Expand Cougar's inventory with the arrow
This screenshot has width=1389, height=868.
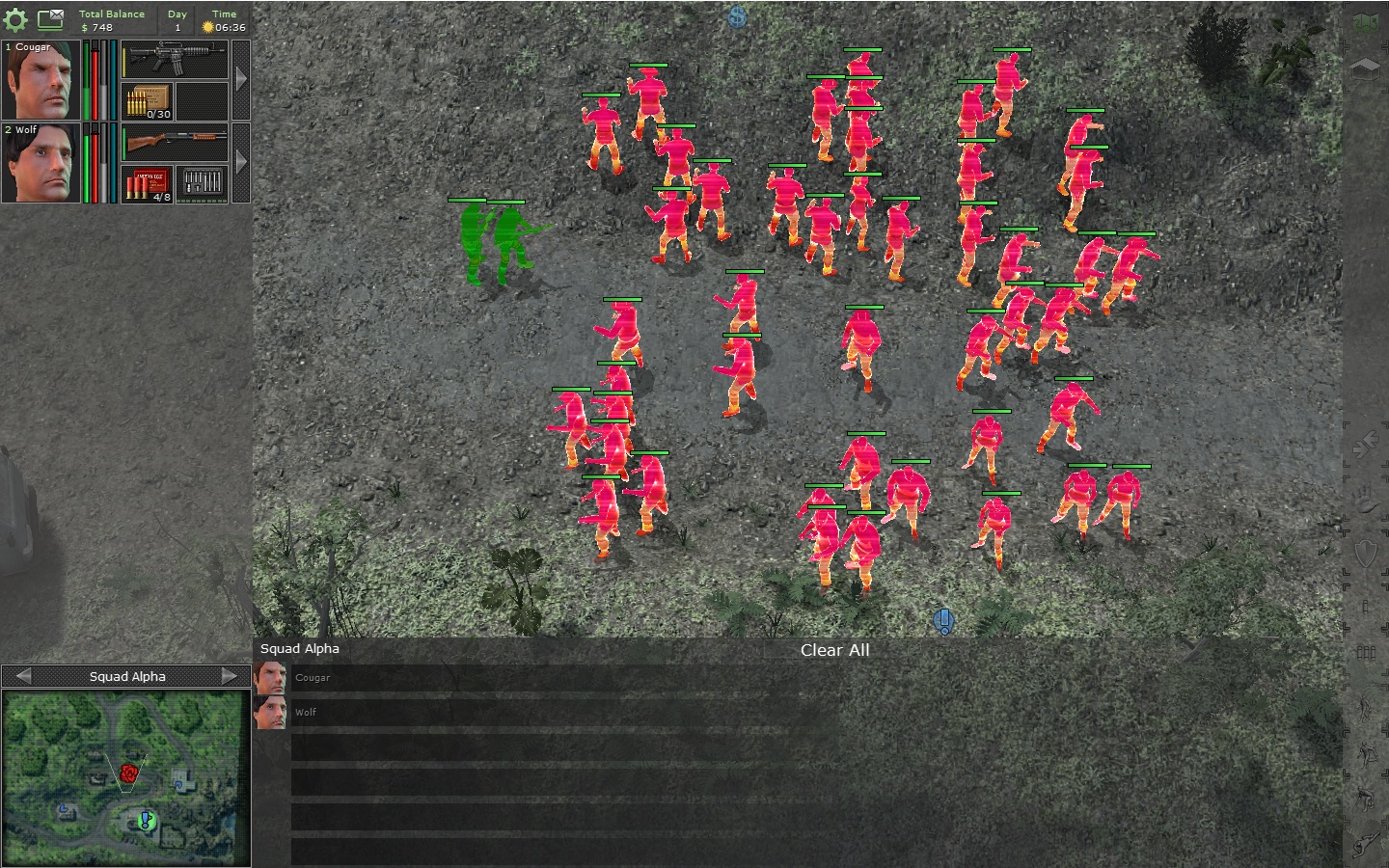(241, 80)
